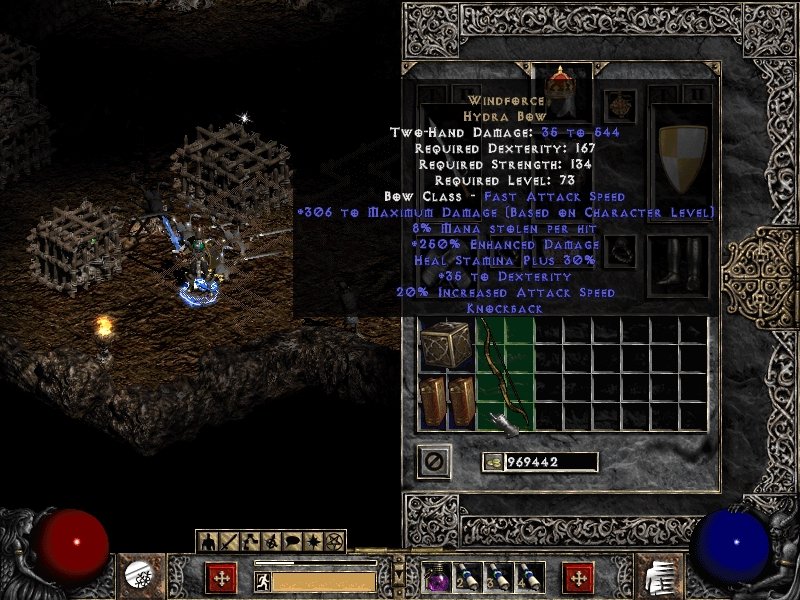Viewport: 800px width, 600px height.
Task: Toggle the run/walk button
Action: (263, 580)
